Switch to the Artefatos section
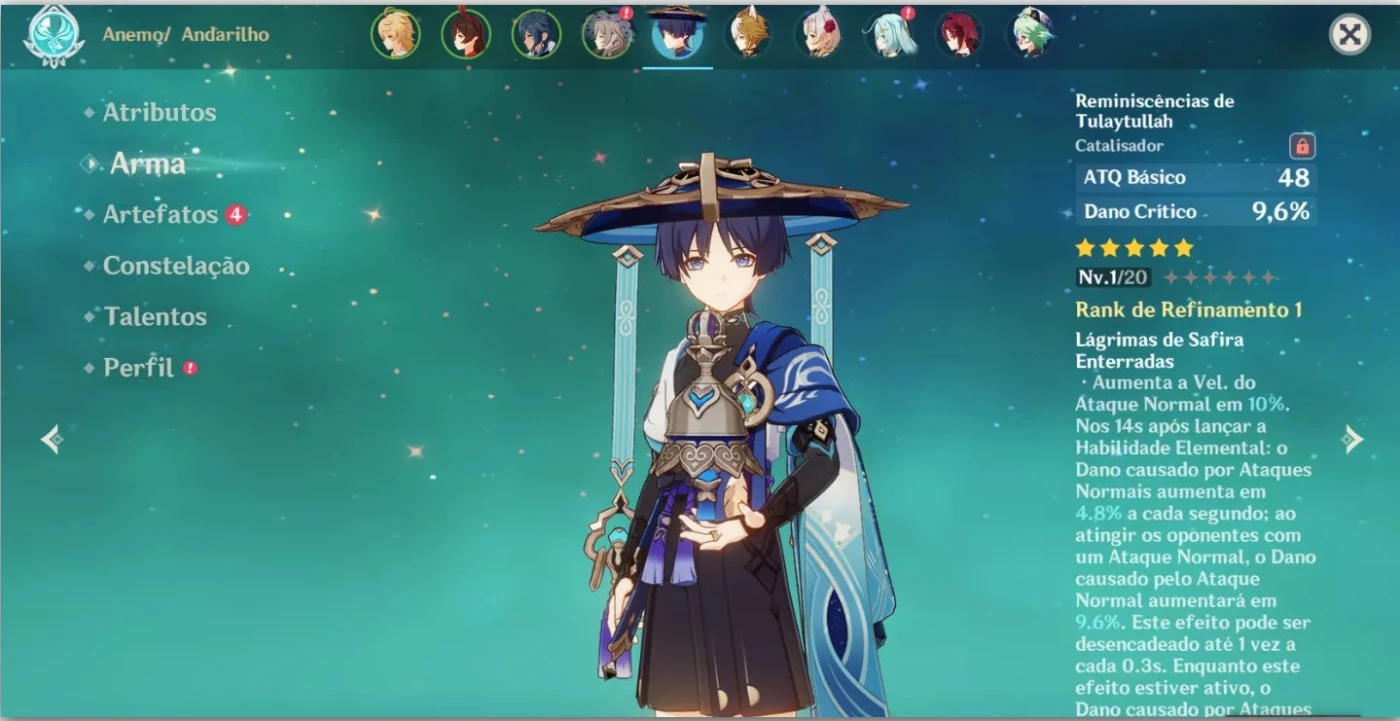 pos(160,214)
